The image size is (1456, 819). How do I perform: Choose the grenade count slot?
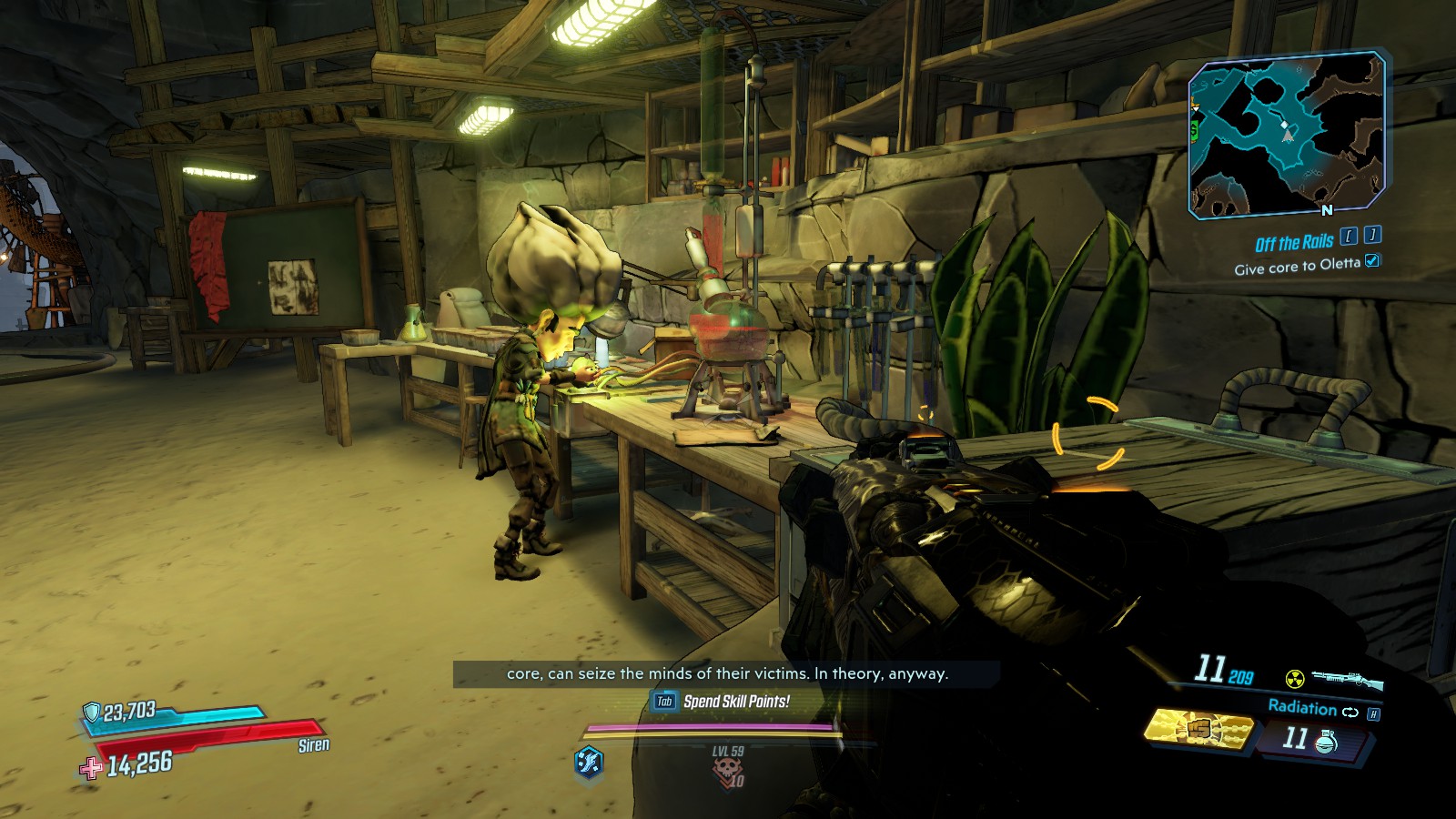click(1310, 739)
